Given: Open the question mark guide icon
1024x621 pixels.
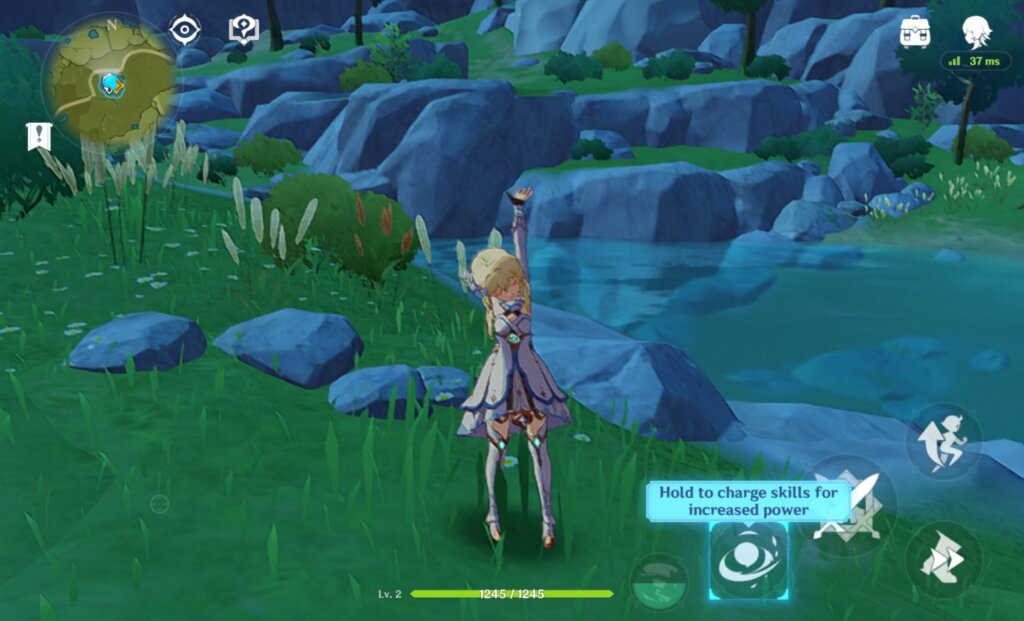Looking at the screenshot, I should pyautogui.click(x=243, y=29).
